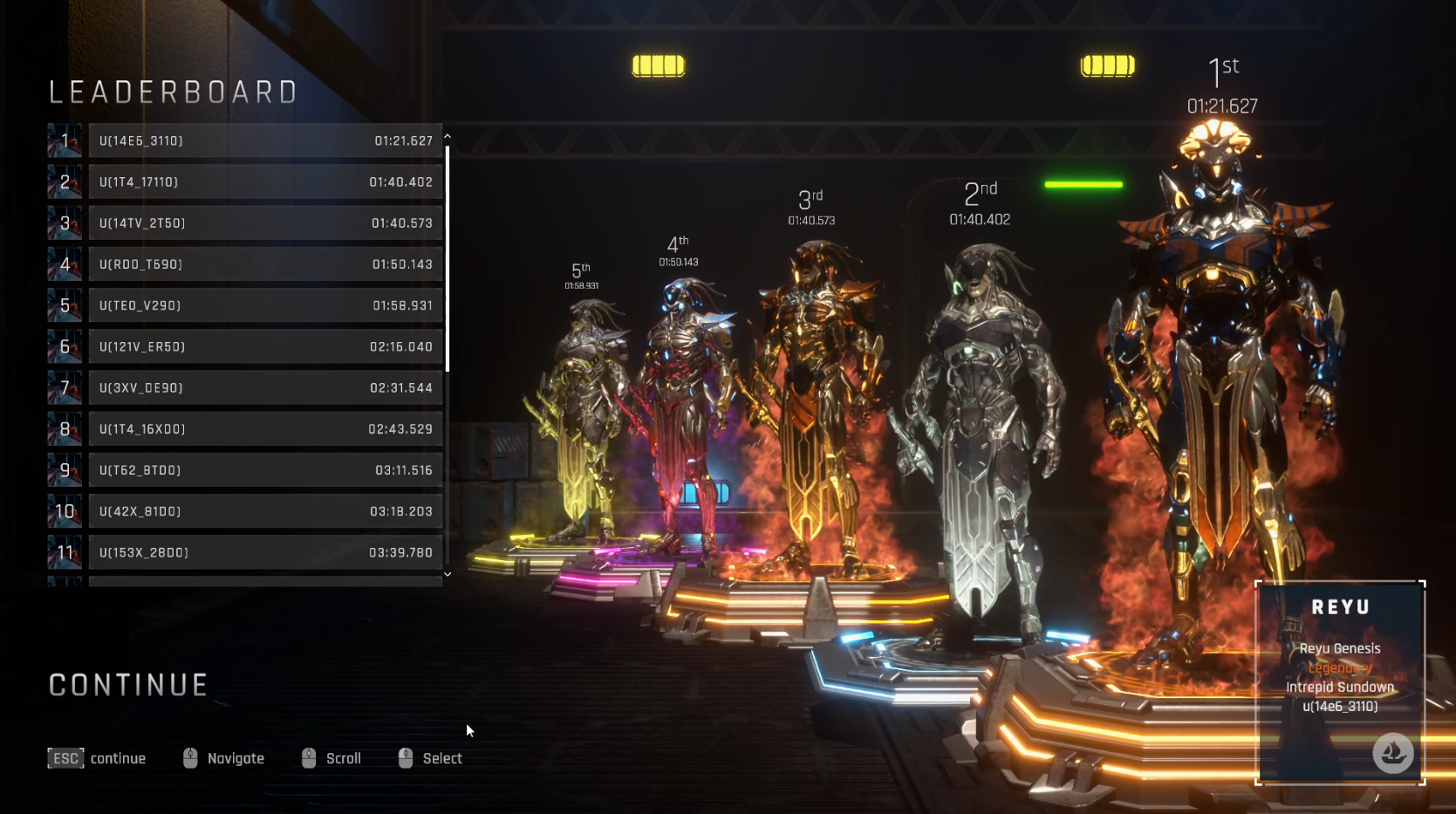Pick leaderboard entry U(TEO_V290)

(x=265, y=305)
